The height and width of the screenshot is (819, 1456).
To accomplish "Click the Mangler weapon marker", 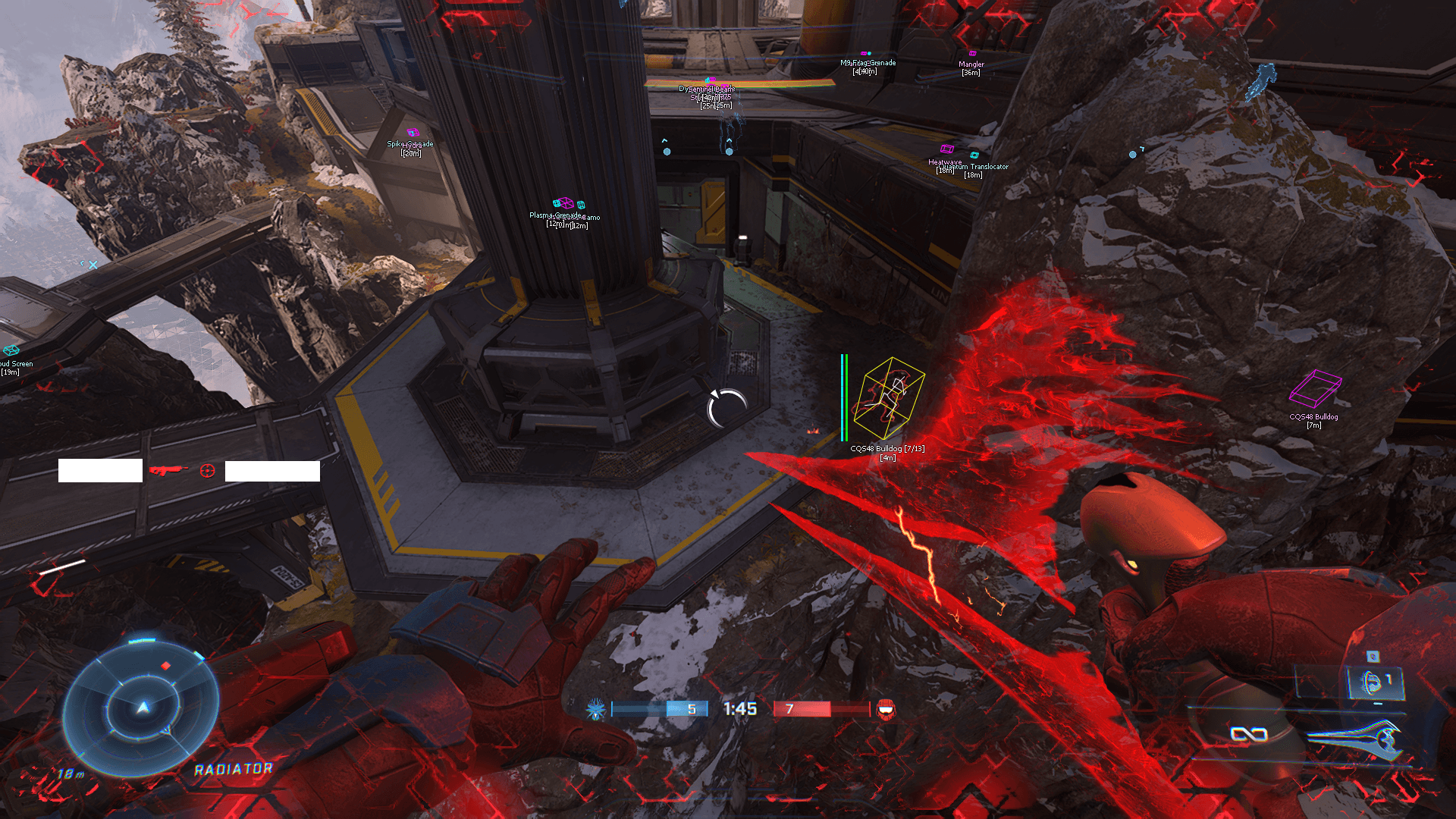I will click(972, 54).
